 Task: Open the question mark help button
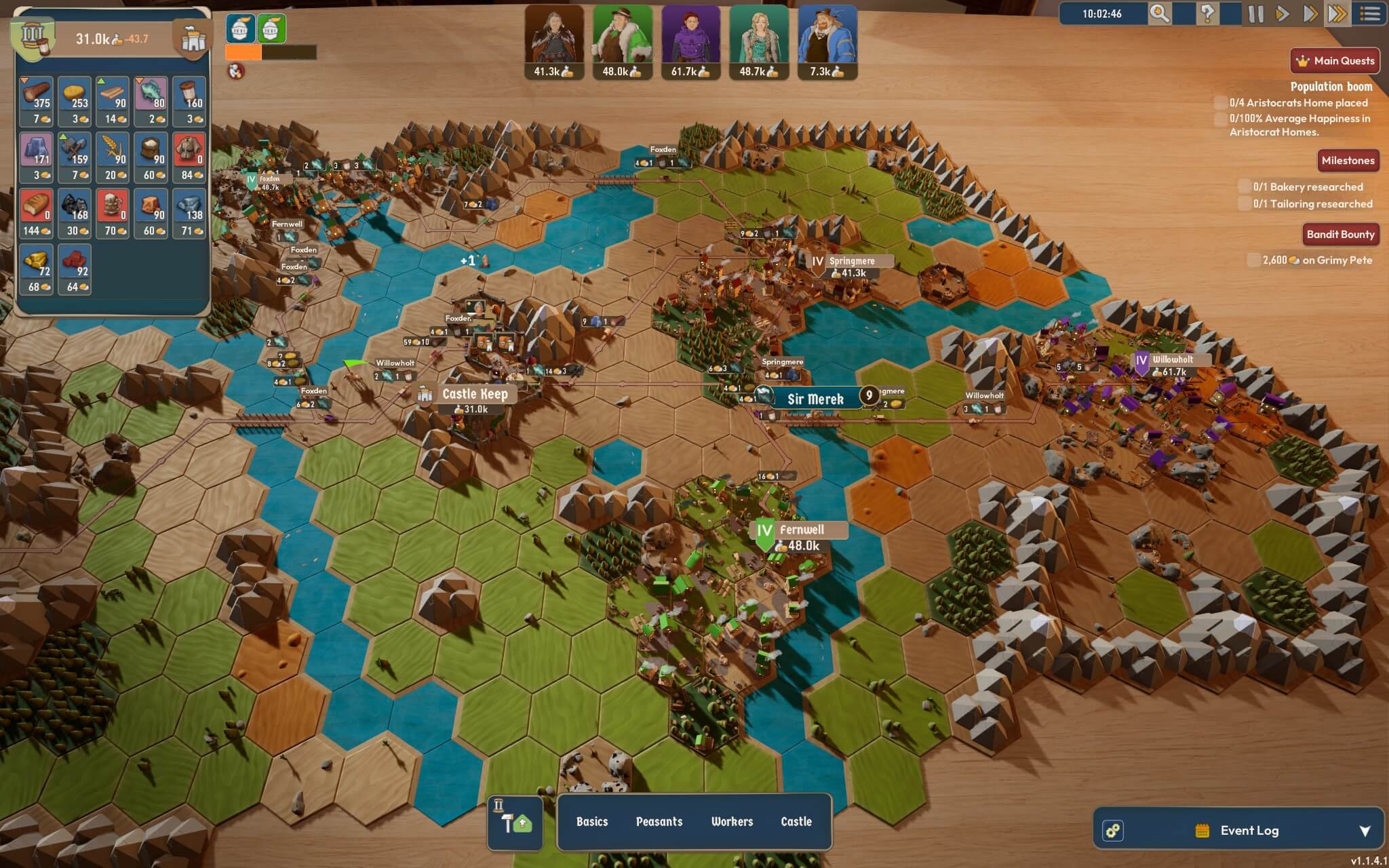click(1207, 14)
